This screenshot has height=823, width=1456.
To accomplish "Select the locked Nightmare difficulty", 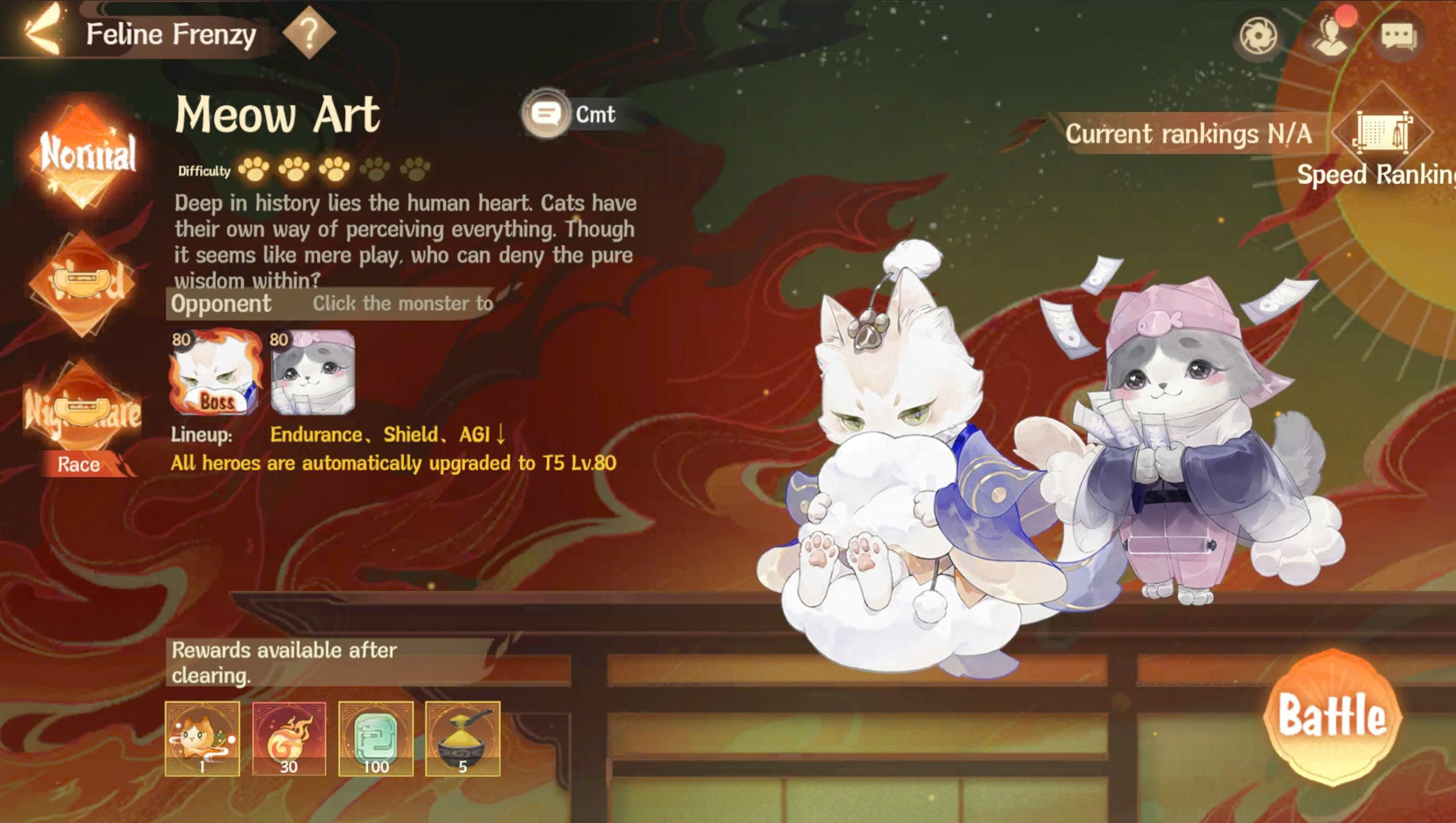I will click(x=83, y=409).
